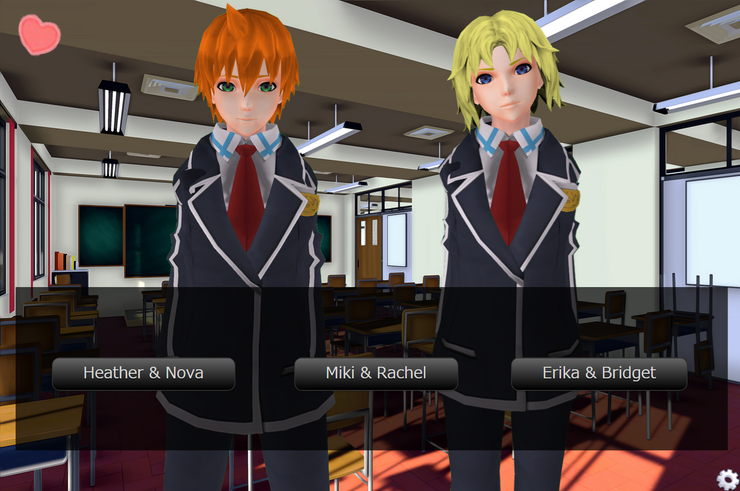
Task: Open settings via the gear icon
Action: (x=727, y=479)
